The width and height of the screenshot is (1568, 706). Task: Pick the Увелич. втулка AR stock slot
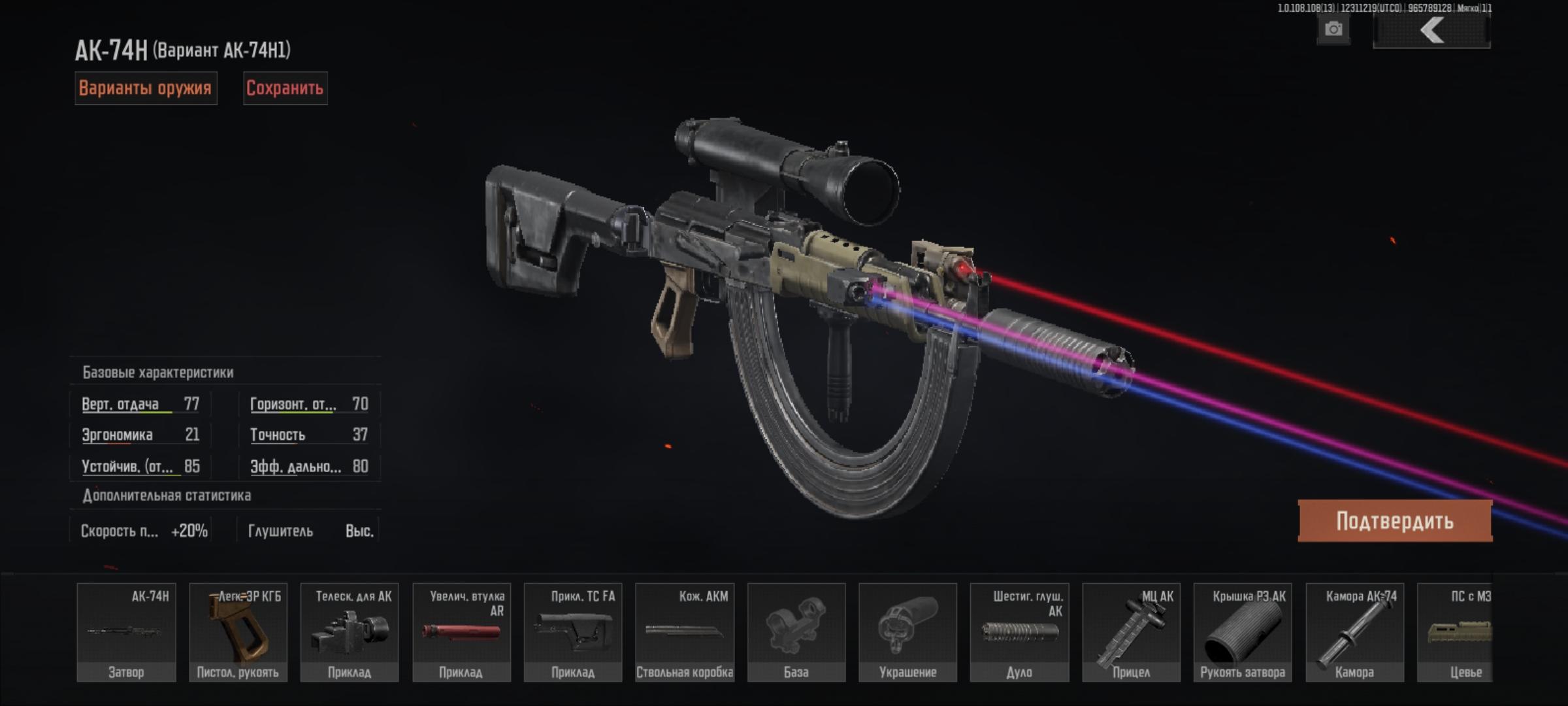coord(461,632)
